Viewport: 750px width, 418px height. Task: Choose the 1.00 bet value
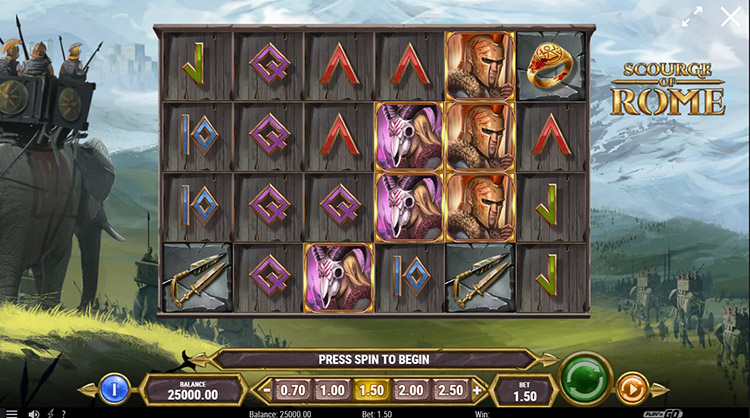click(331, 389)
